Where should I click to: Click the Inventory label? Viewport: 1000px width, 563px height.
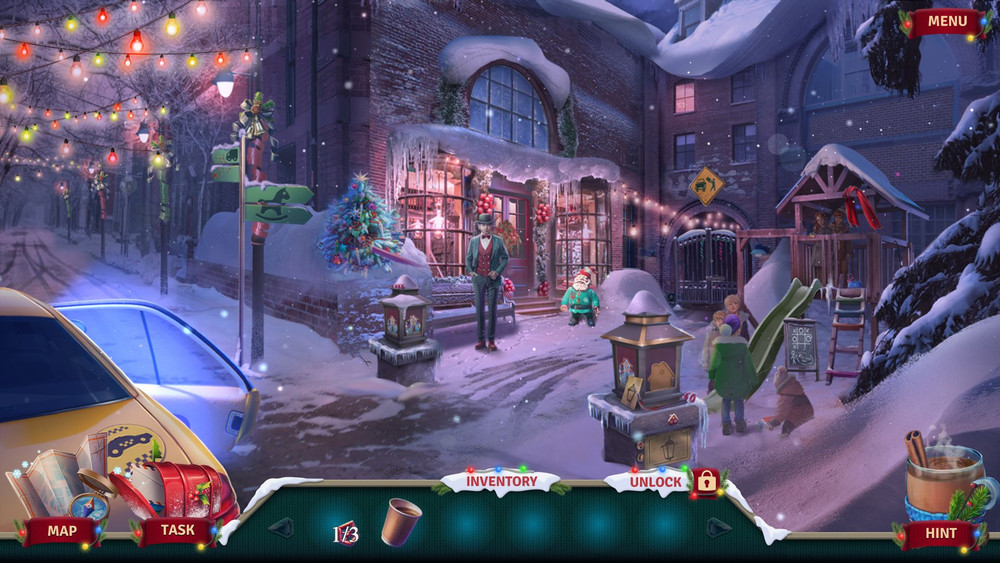(x=501, y=482)
